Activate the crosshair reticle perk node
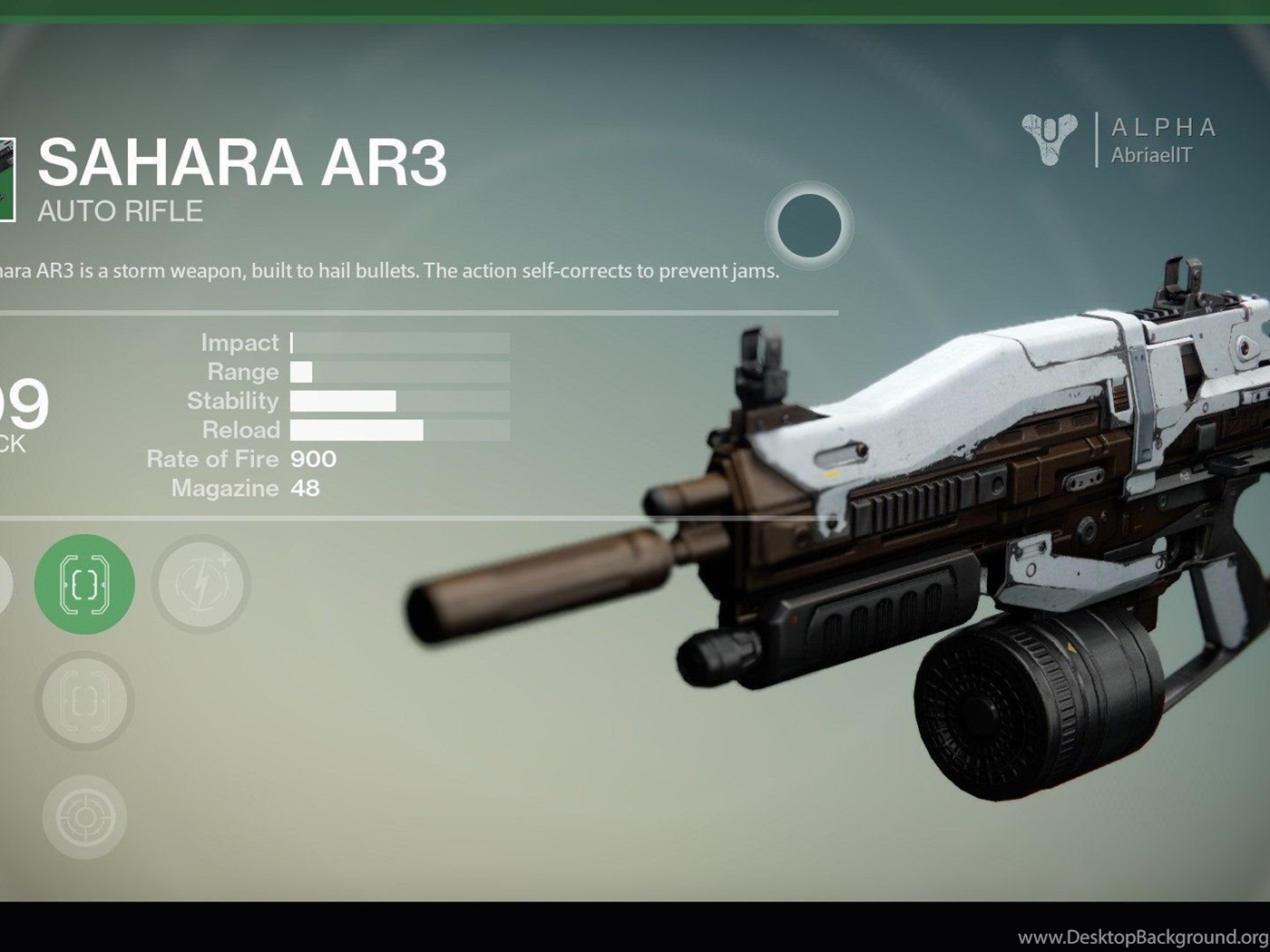This screenshot has height=952, width=1270. pyautogui.click(x=84, y=817)
